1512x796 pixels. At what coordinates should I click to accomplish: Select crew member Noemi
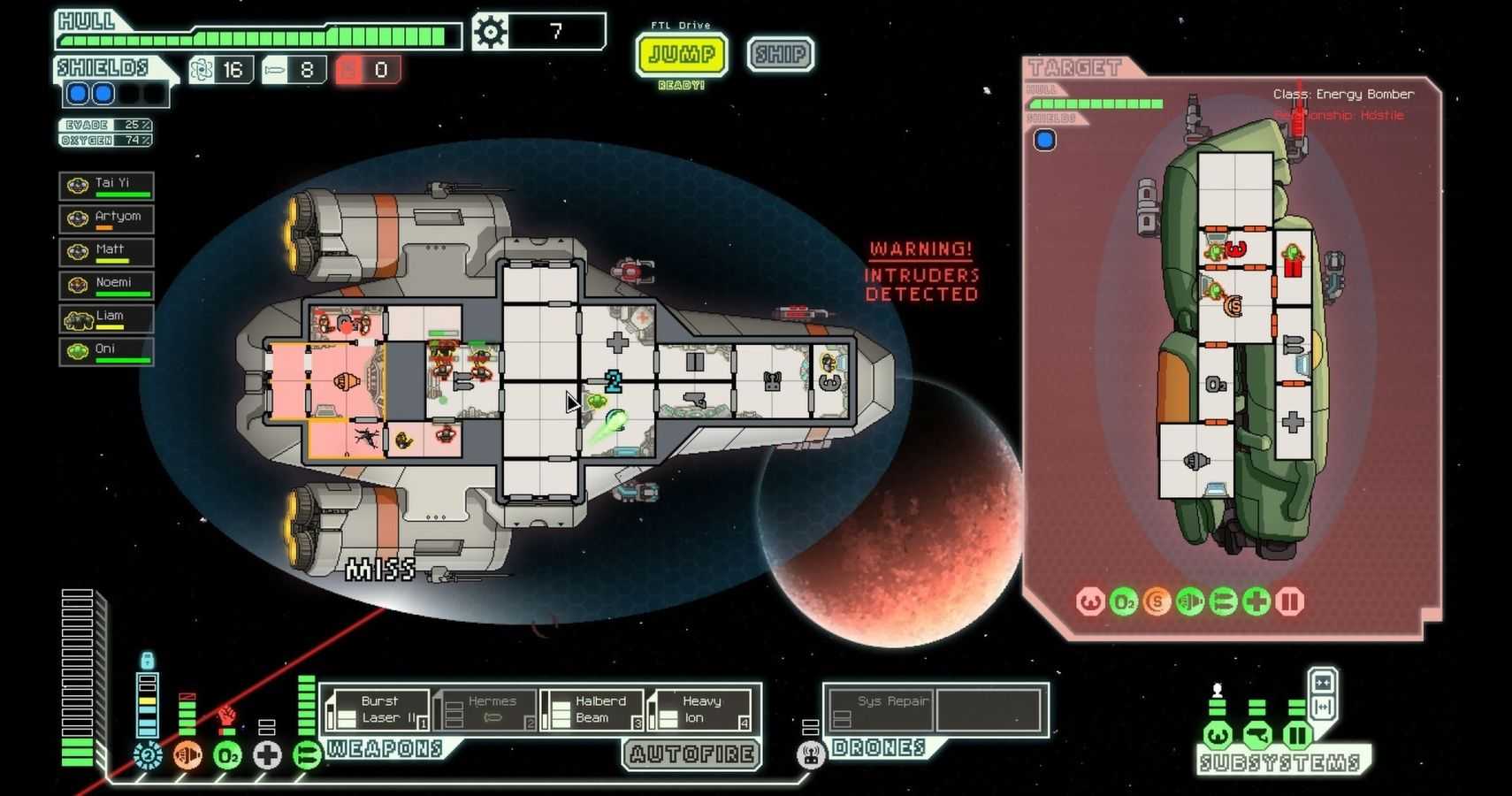[107, 285]
